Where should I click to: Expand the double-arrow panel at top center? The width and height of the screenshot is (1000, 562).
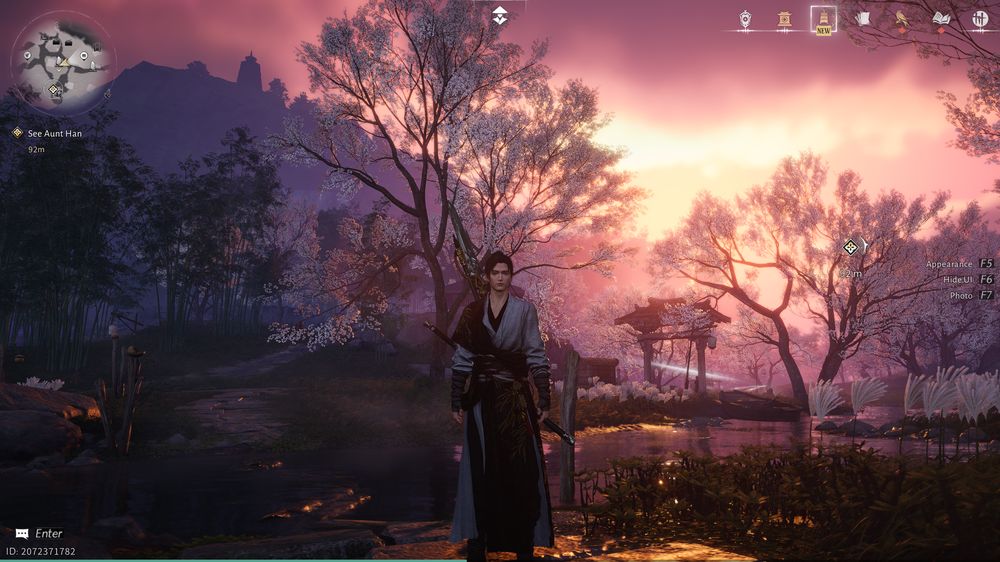tap(500, 15)
